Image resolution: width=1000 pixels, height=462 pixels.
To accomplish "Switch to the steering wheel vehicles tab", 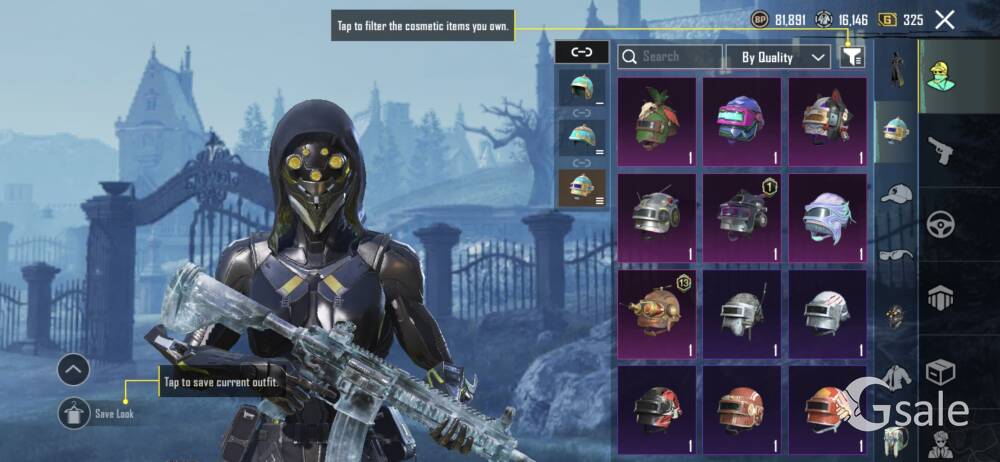I will pyautogui.click(x=941, y=223).
